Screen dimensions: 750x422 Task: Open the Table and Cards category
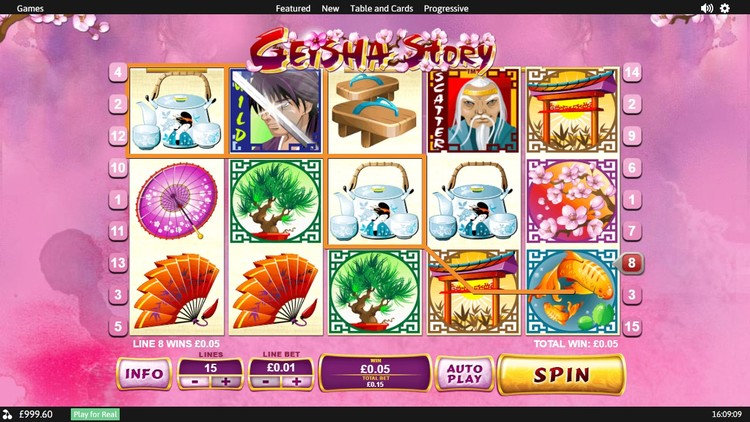pos(381,8)
